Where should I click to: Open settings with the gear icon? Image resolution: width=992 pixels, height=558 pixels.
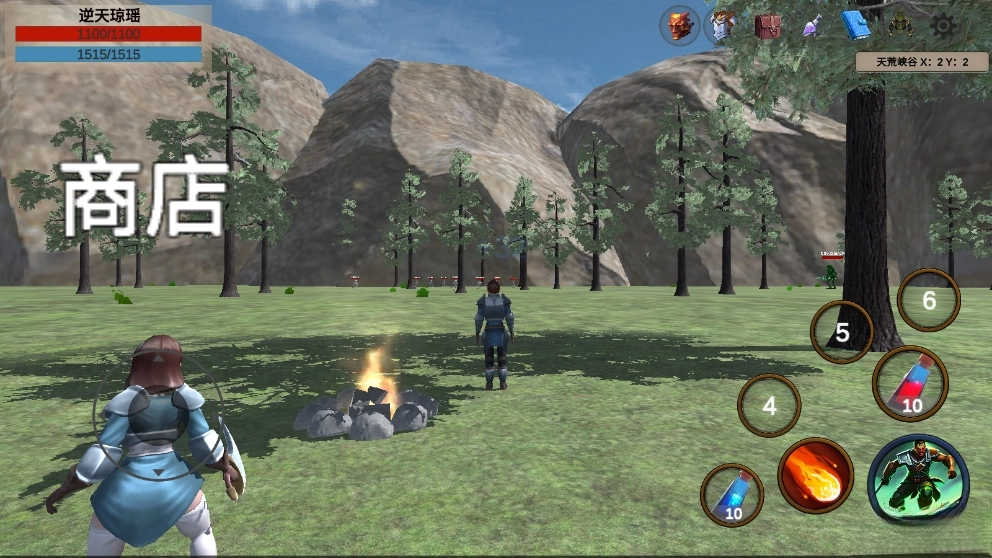pos(942,26)
